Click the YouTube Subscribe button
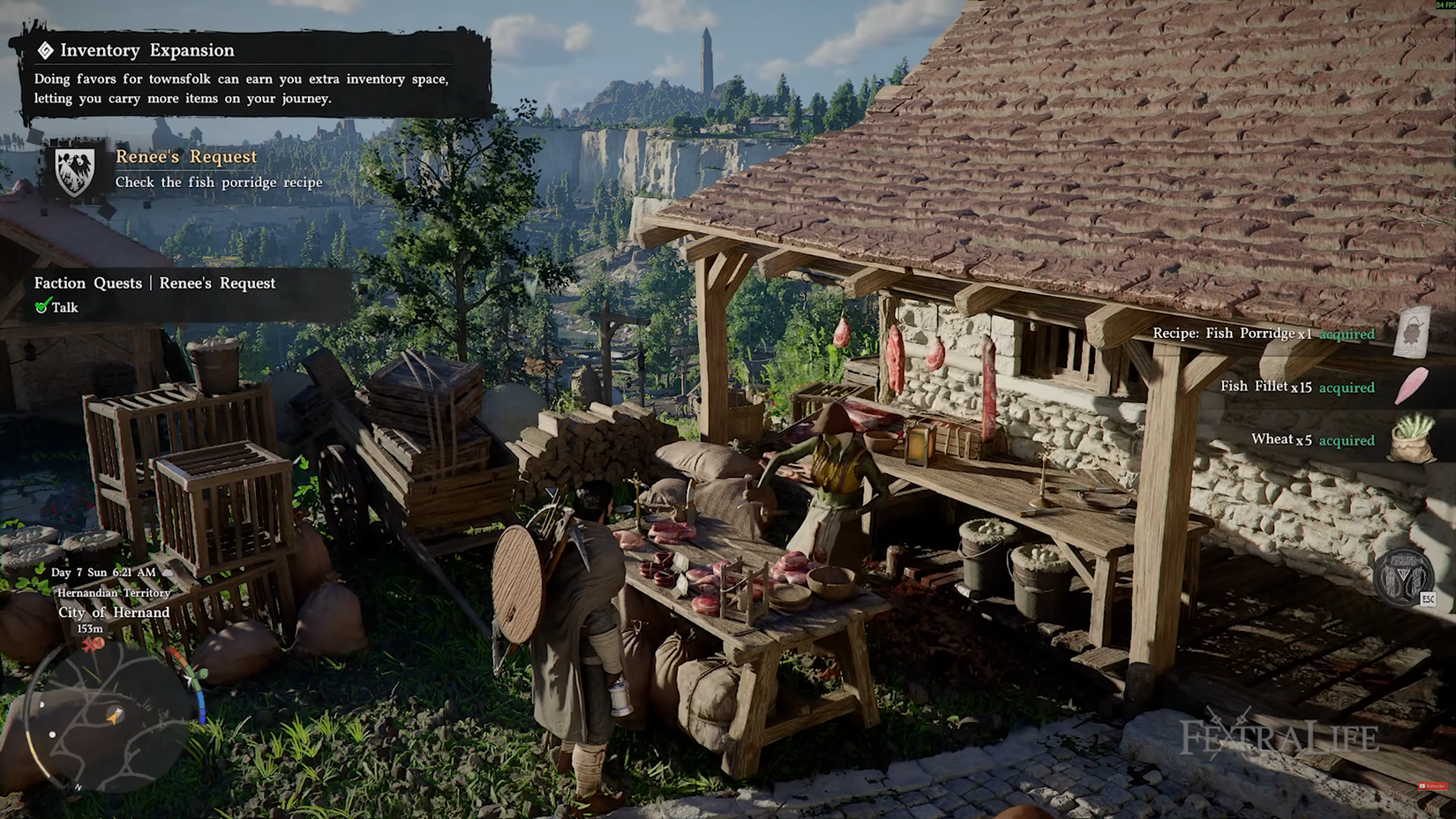Screen dimensions: 1456x819 1432,785
